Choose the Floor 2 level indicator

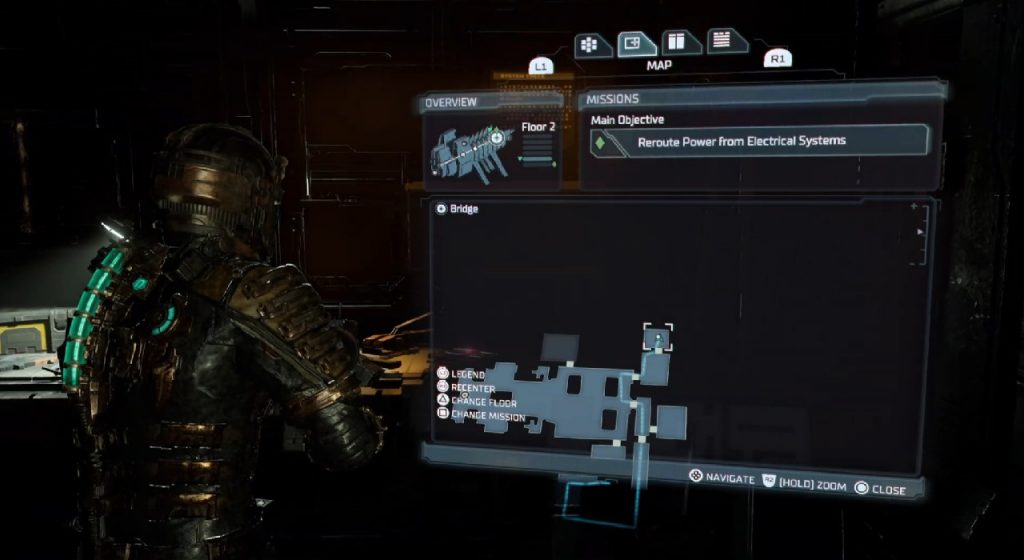pyautogui.click(x=537, y=129)
